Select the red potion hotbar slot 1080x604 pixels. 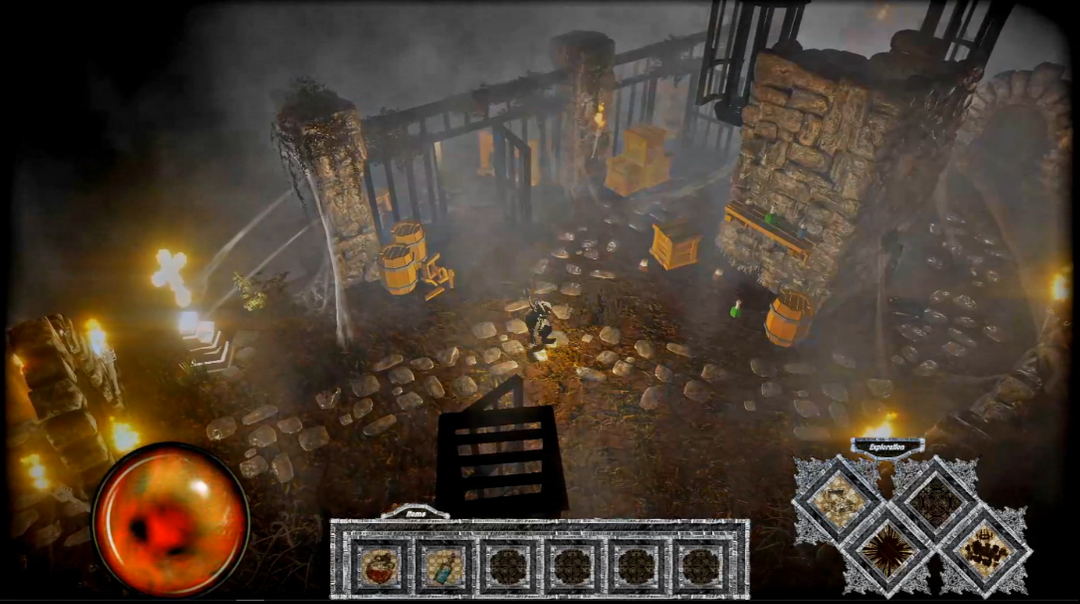[380, 566]
